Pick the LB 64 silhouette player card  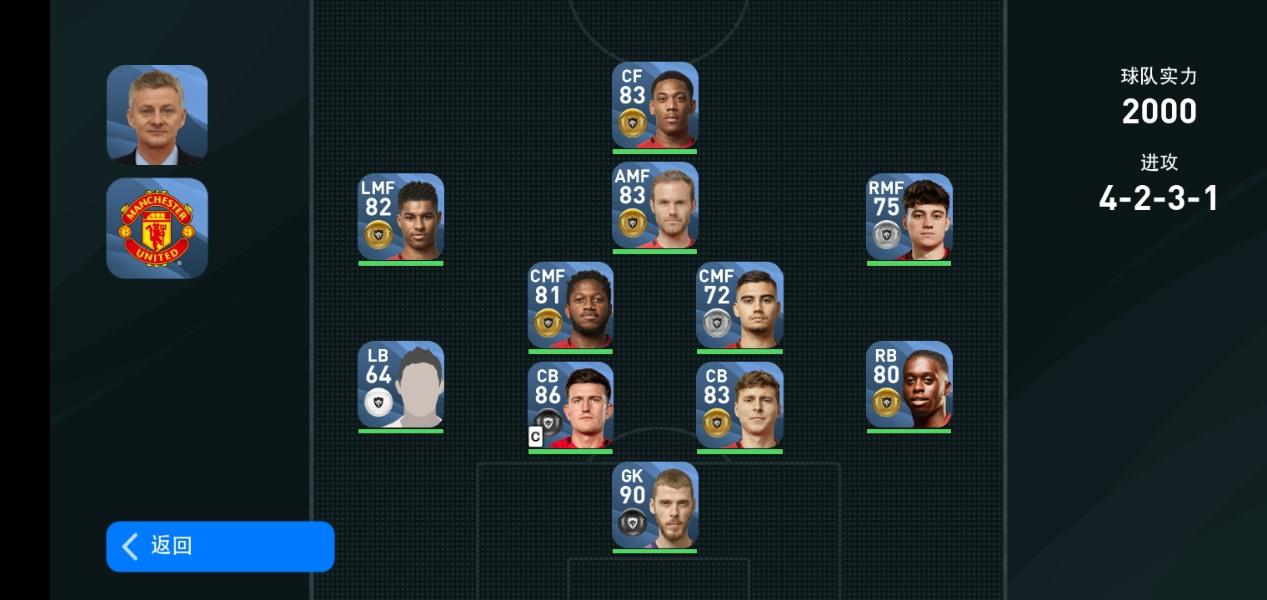(401, 385)
